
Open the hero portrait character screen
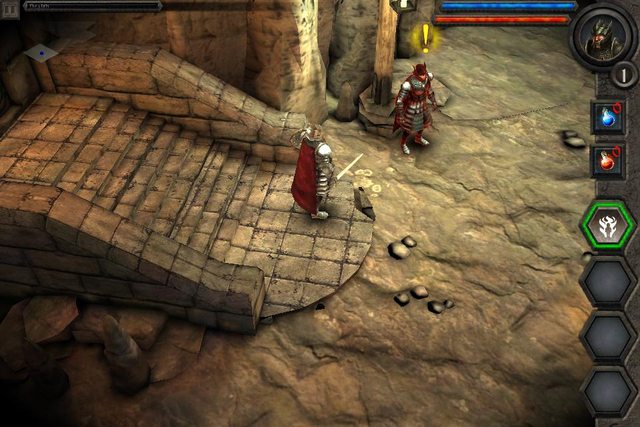pyautogui.click(x=603, y=34)
